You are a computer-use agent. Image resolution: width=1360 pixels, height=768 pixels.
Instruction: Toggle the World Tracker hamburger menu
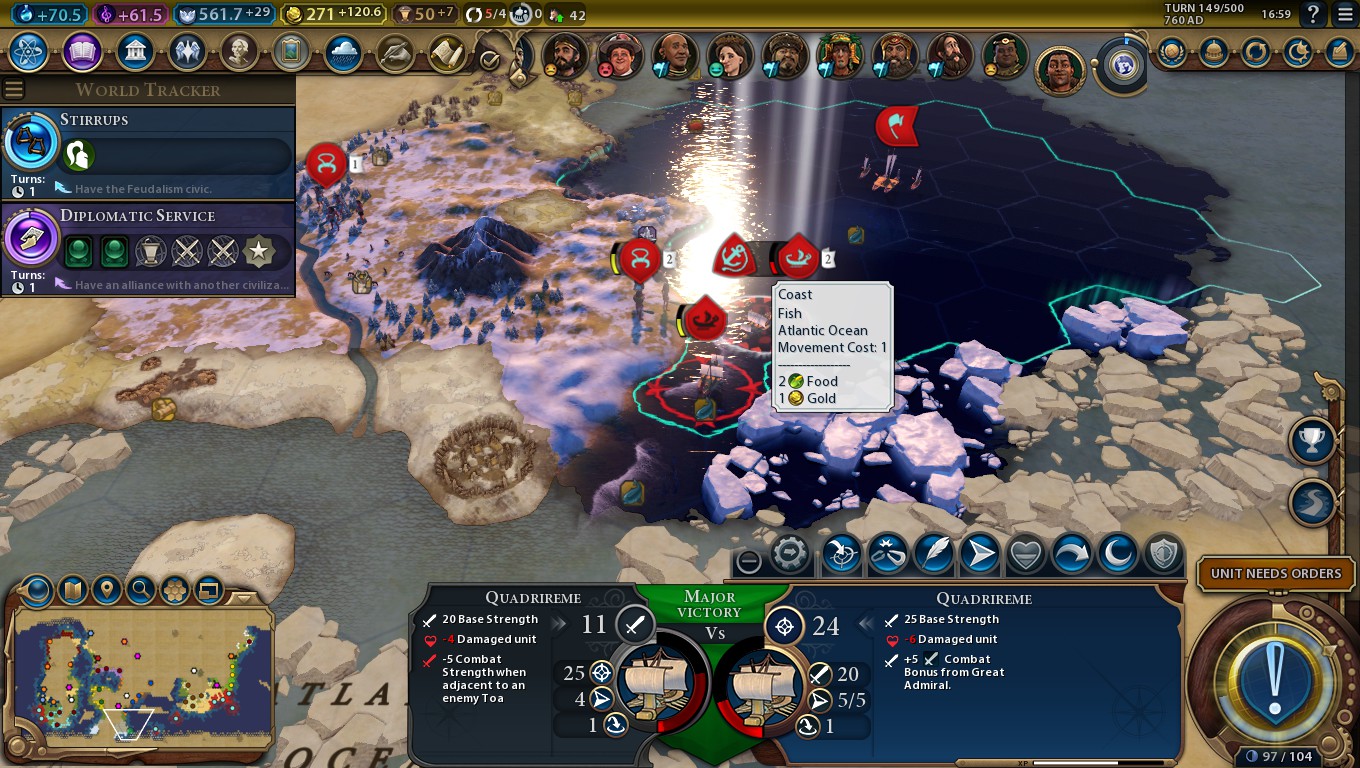(x=13, y=89)
